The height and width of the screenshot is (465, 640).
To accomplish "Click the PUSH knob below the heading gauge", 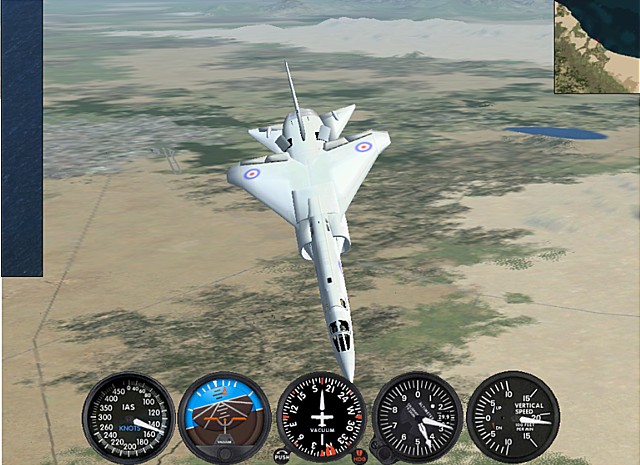I will pos(281,455).
